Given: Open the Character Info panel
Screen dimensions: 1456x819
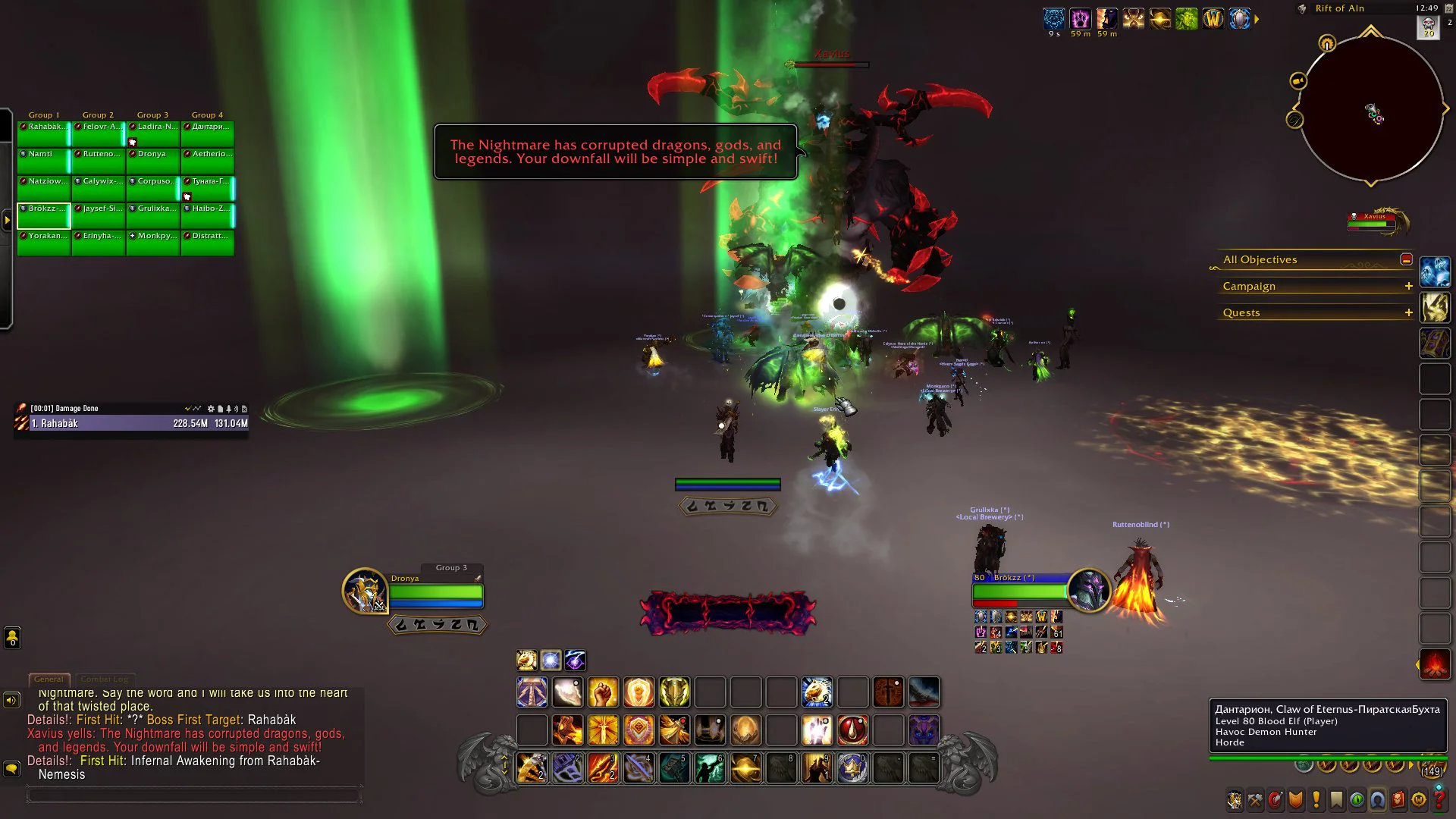Looking at the screenshot, I should coord(1235,800).
